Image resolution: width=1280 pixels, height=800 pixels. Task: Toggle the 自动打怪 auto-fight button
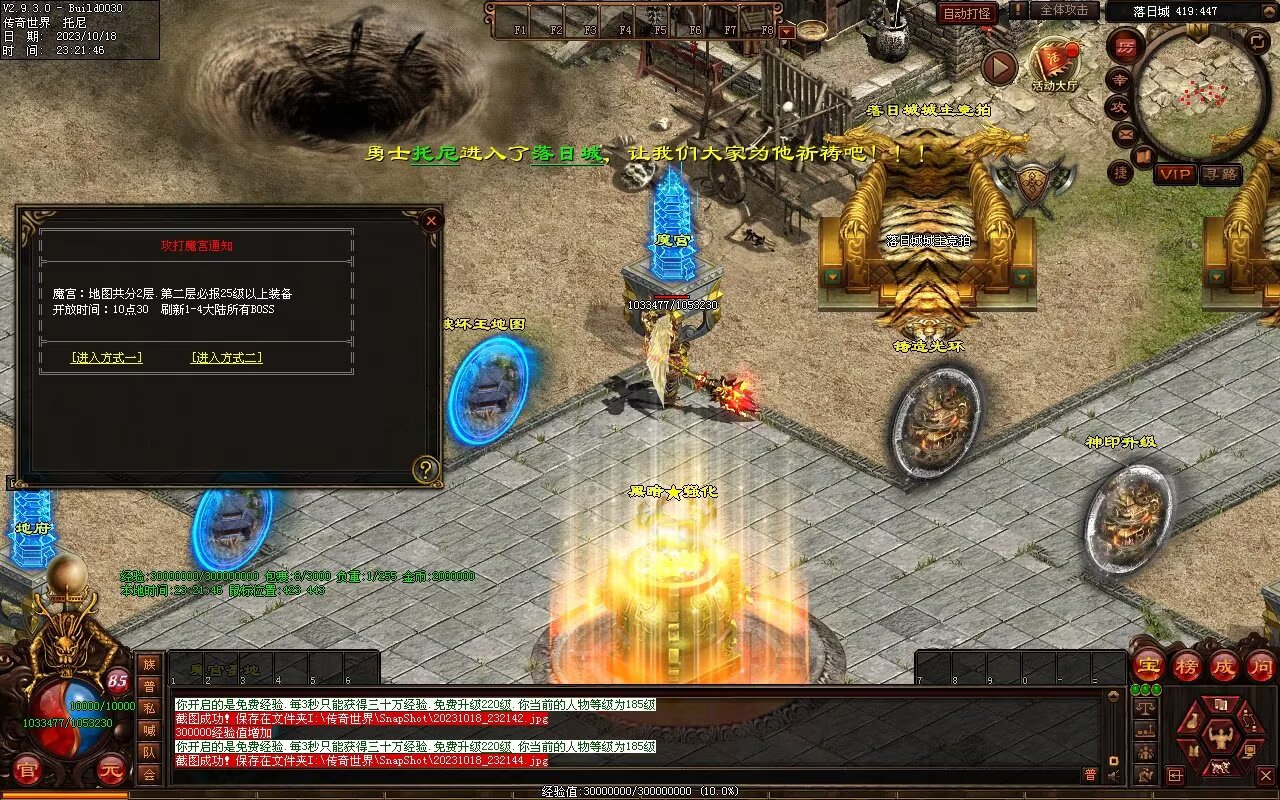(968, 13)
